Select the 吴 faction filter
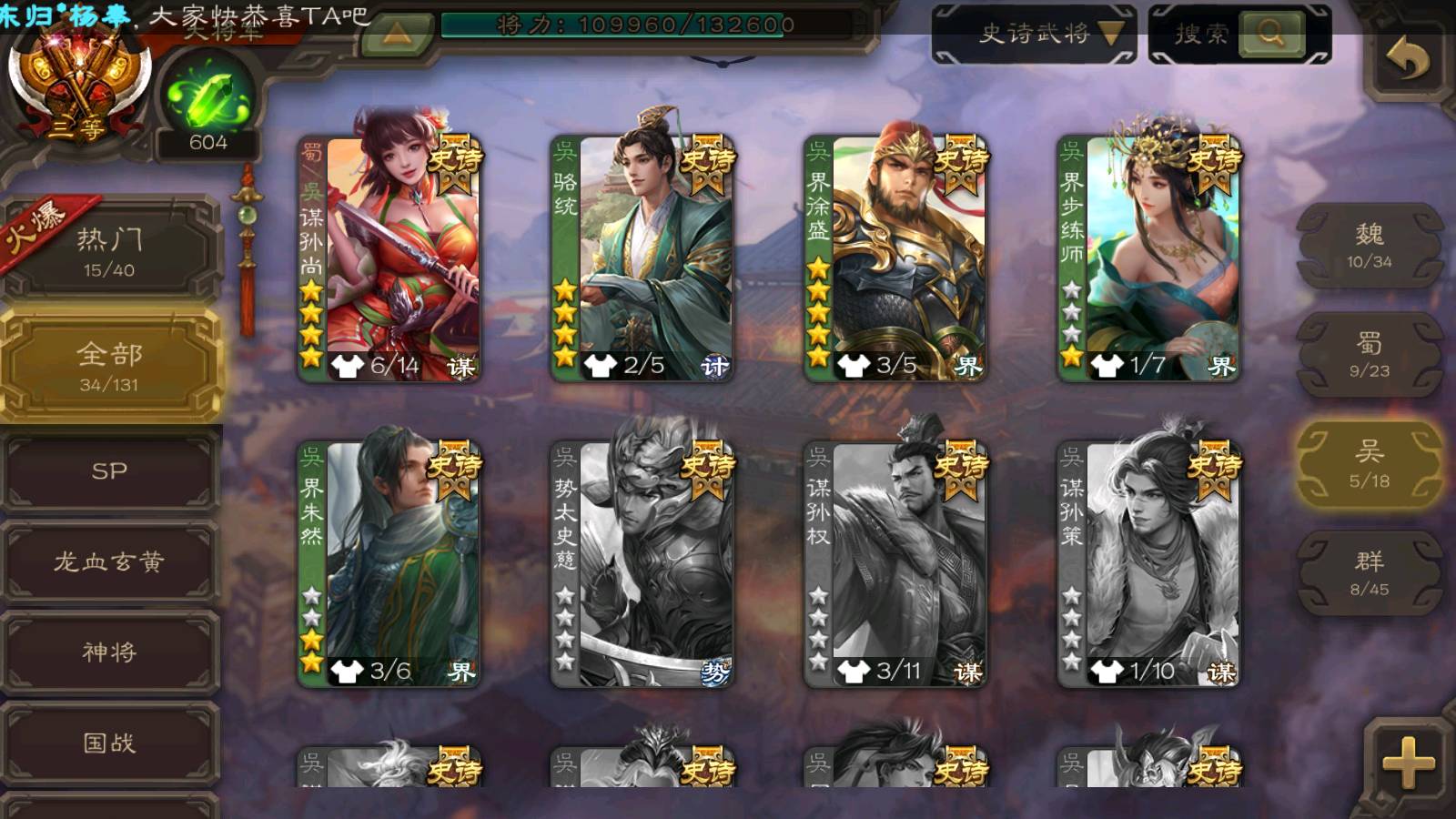The width and height of the screenshot is (1456, 819). tap(1369, 464)
